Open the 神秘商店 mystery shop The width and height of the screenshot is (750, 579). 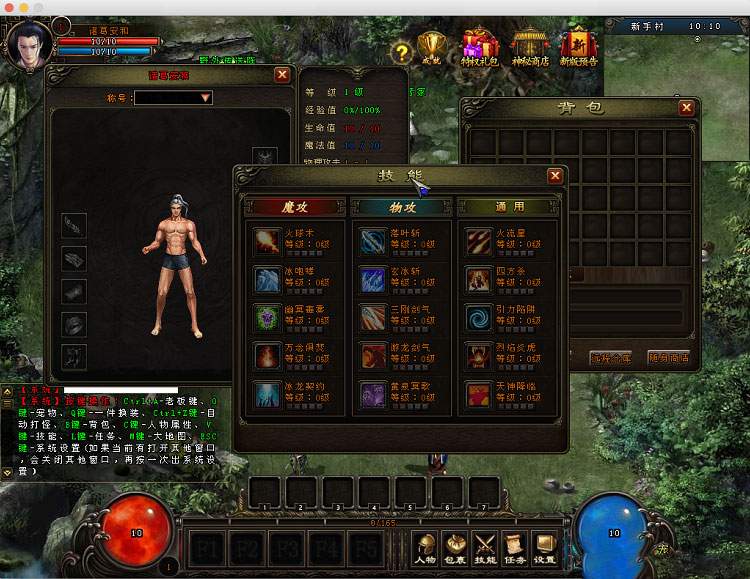click(529, 48)
